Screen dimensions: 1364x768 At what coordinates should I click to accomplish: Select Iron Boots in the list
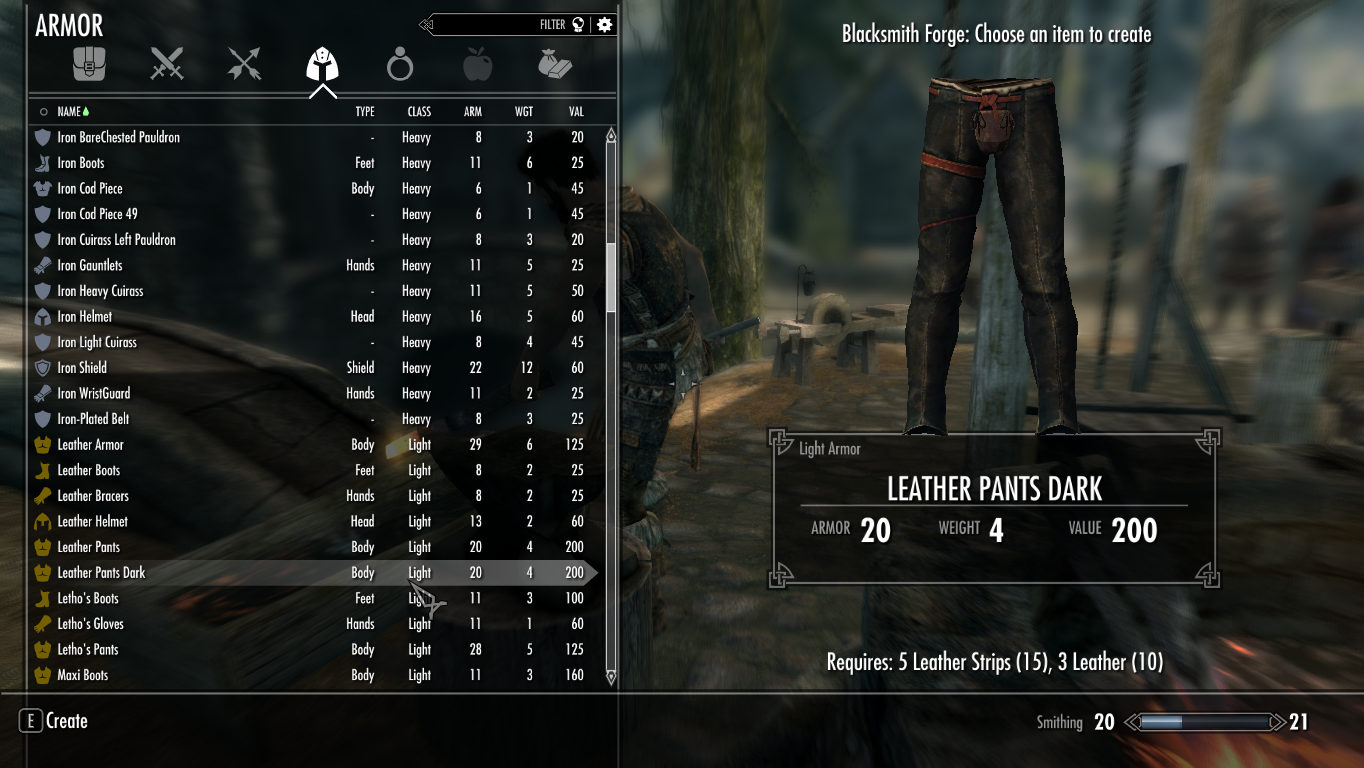tap(81, 163)
